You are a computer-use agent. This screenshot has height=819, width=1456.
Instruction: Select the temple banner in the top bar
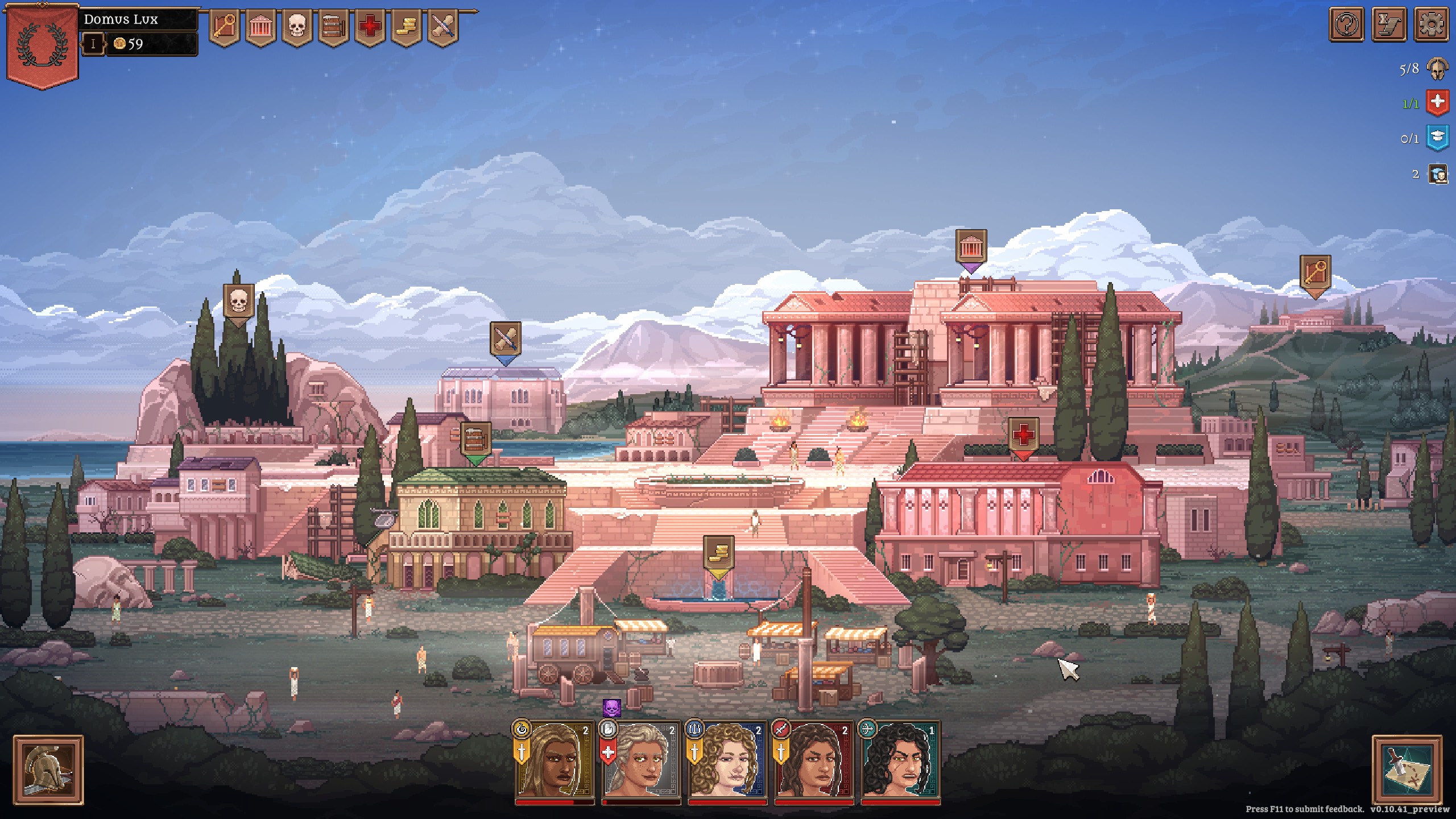coord(260,27)
